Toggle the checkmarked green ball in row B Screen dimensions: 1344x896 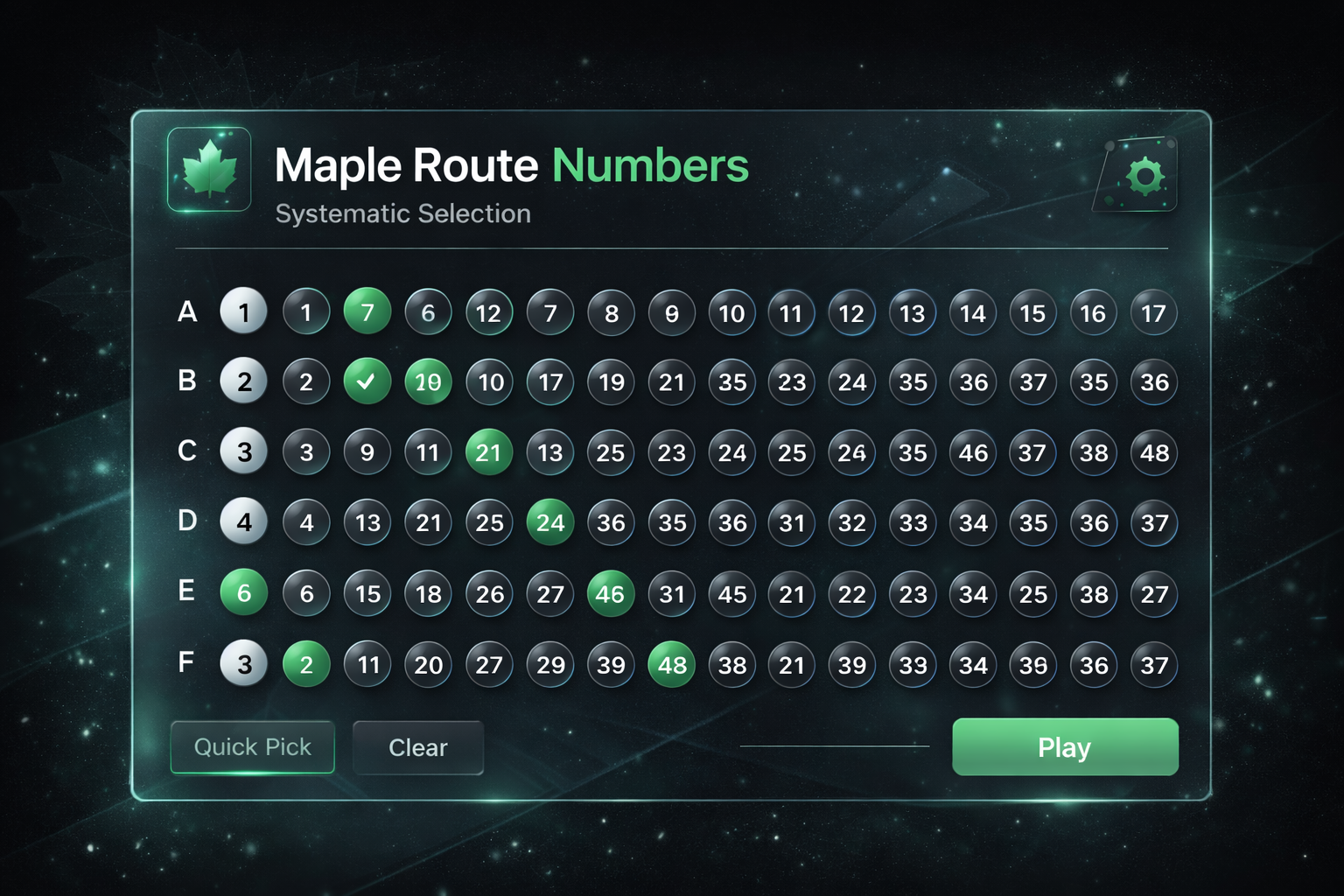pos(367,381)
